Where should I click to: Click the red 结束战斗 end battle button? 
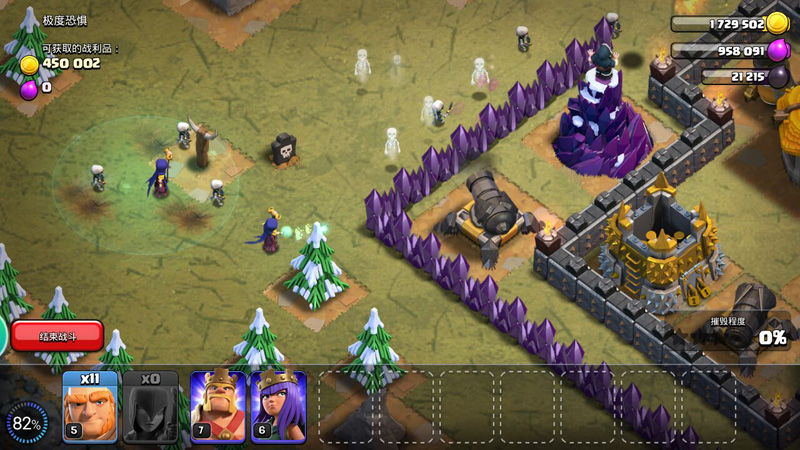pyautogui.click(x=57, y=336)
